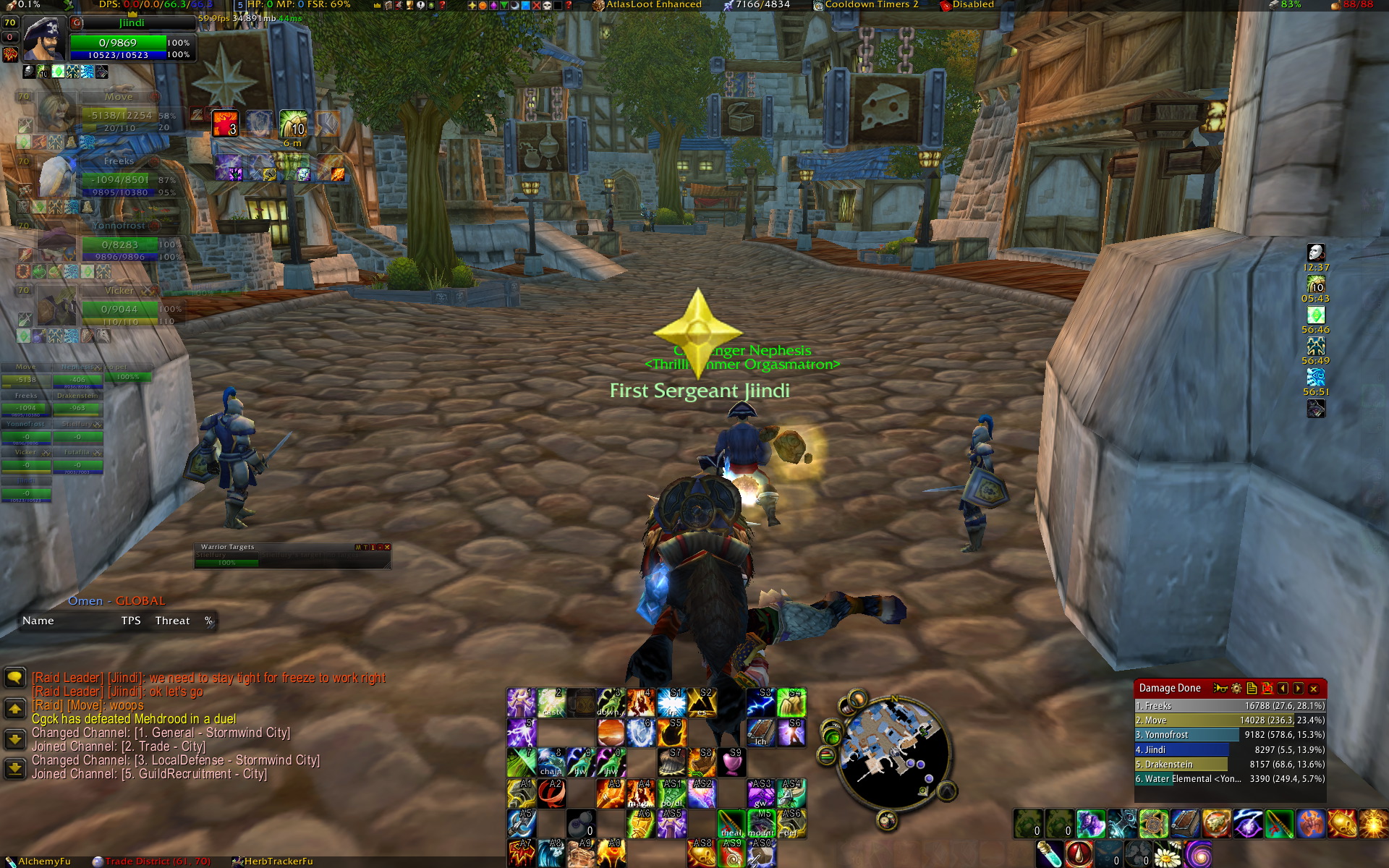Viewport: 1389px width, 868px height.
Task: Show the next damage meter mode
Action: tap(1298, 689)
